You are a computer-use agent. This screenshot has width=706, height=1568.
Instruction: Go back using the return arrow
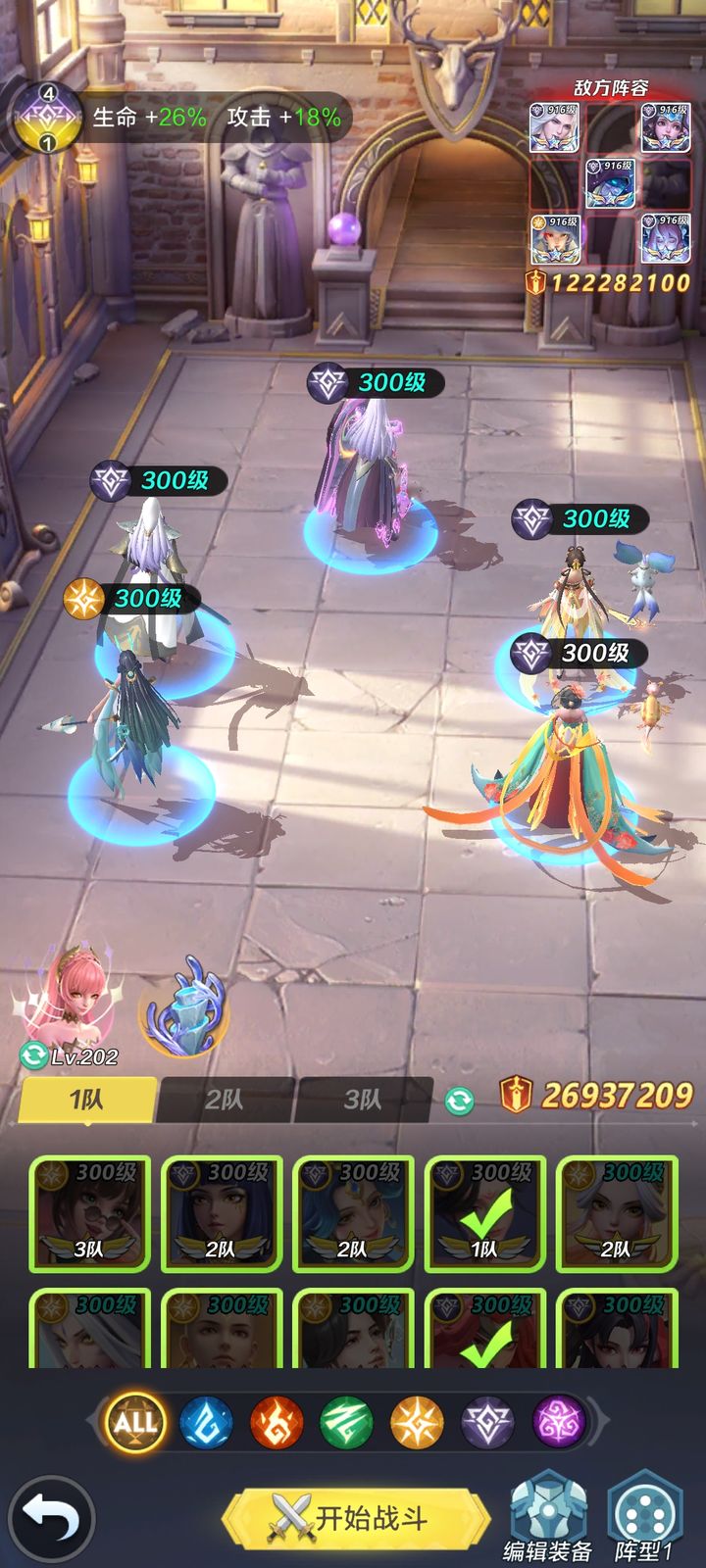coord(51,1518)
